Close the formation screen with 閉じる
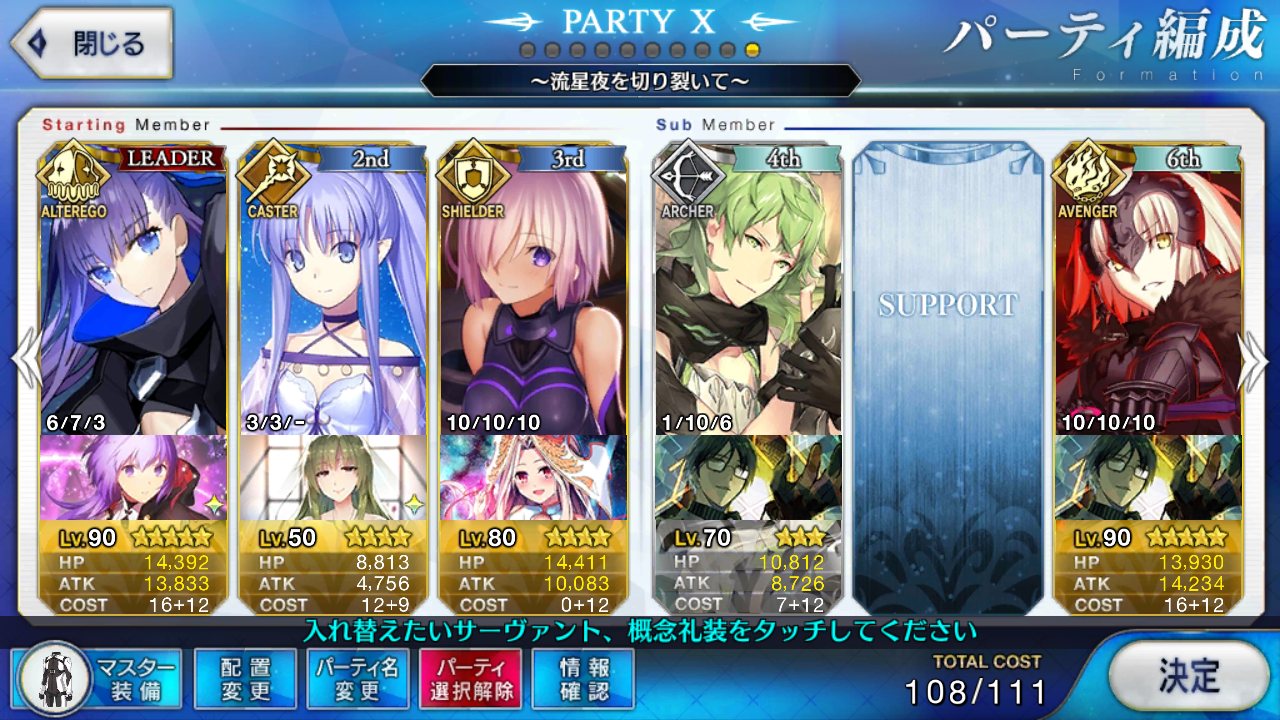The width and height of the screenshot is (1280, 720). click(x=92, y=44)
